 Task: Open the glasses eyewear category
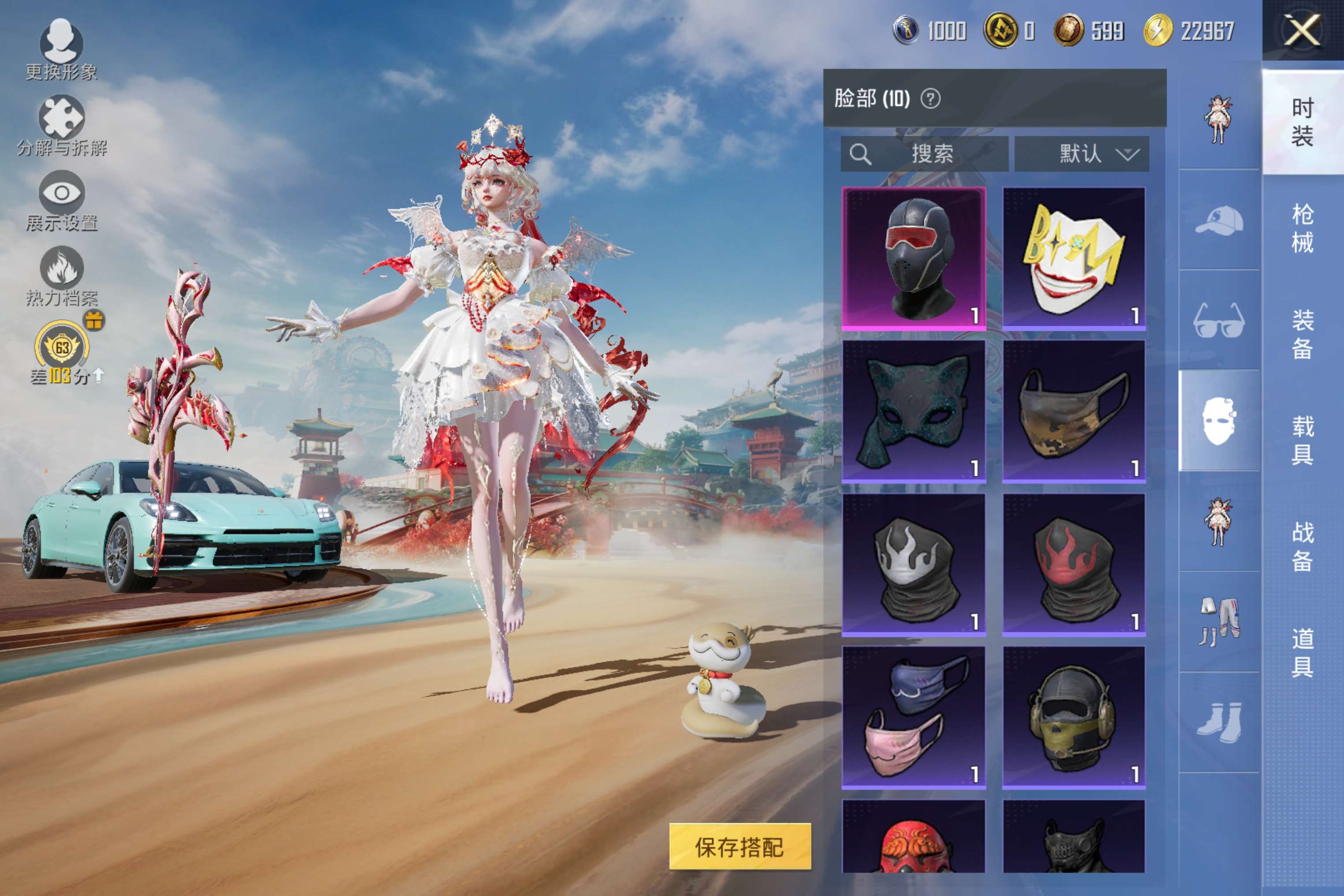point(1219,321)
